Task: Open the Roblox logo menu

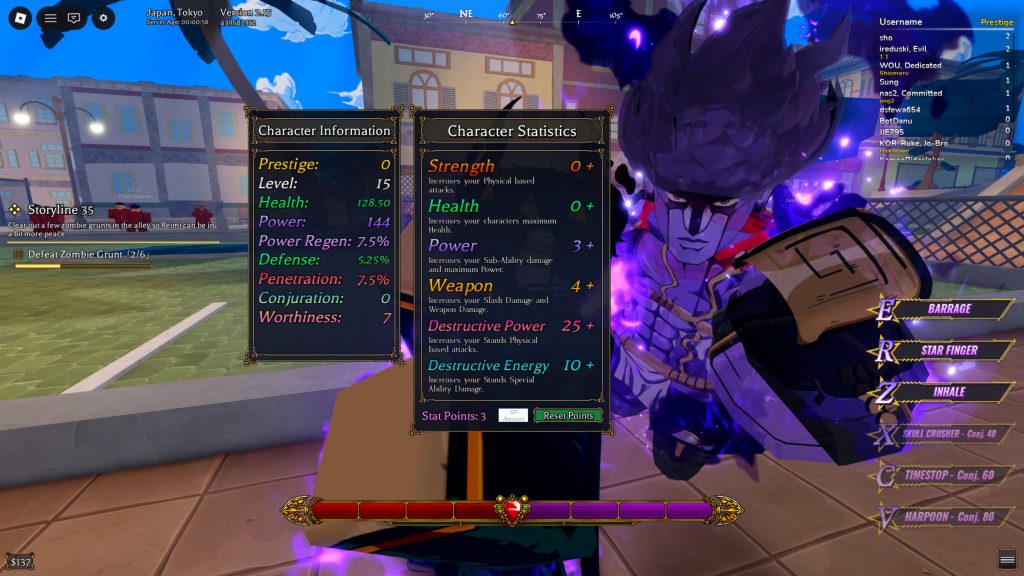Action: pyautogui.click(x=20, y=18)
